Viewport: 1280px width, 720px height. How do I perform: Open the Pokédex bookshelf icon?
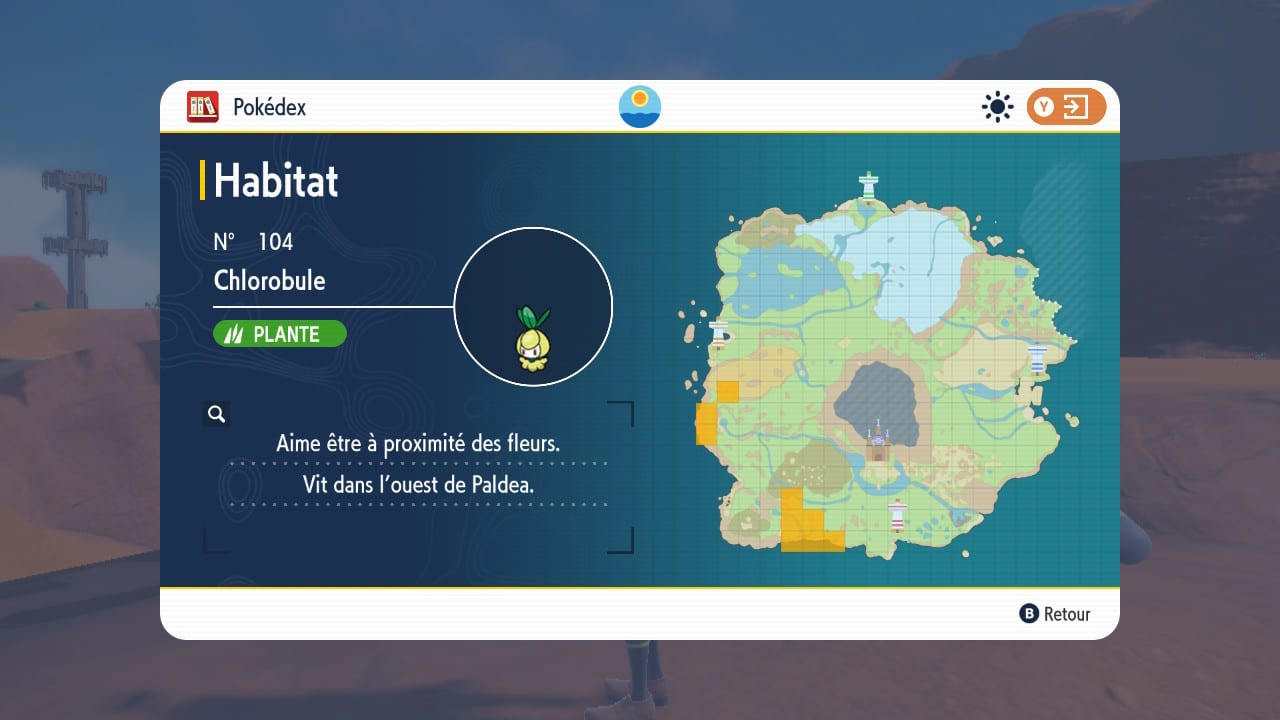(x=203, y=107)
